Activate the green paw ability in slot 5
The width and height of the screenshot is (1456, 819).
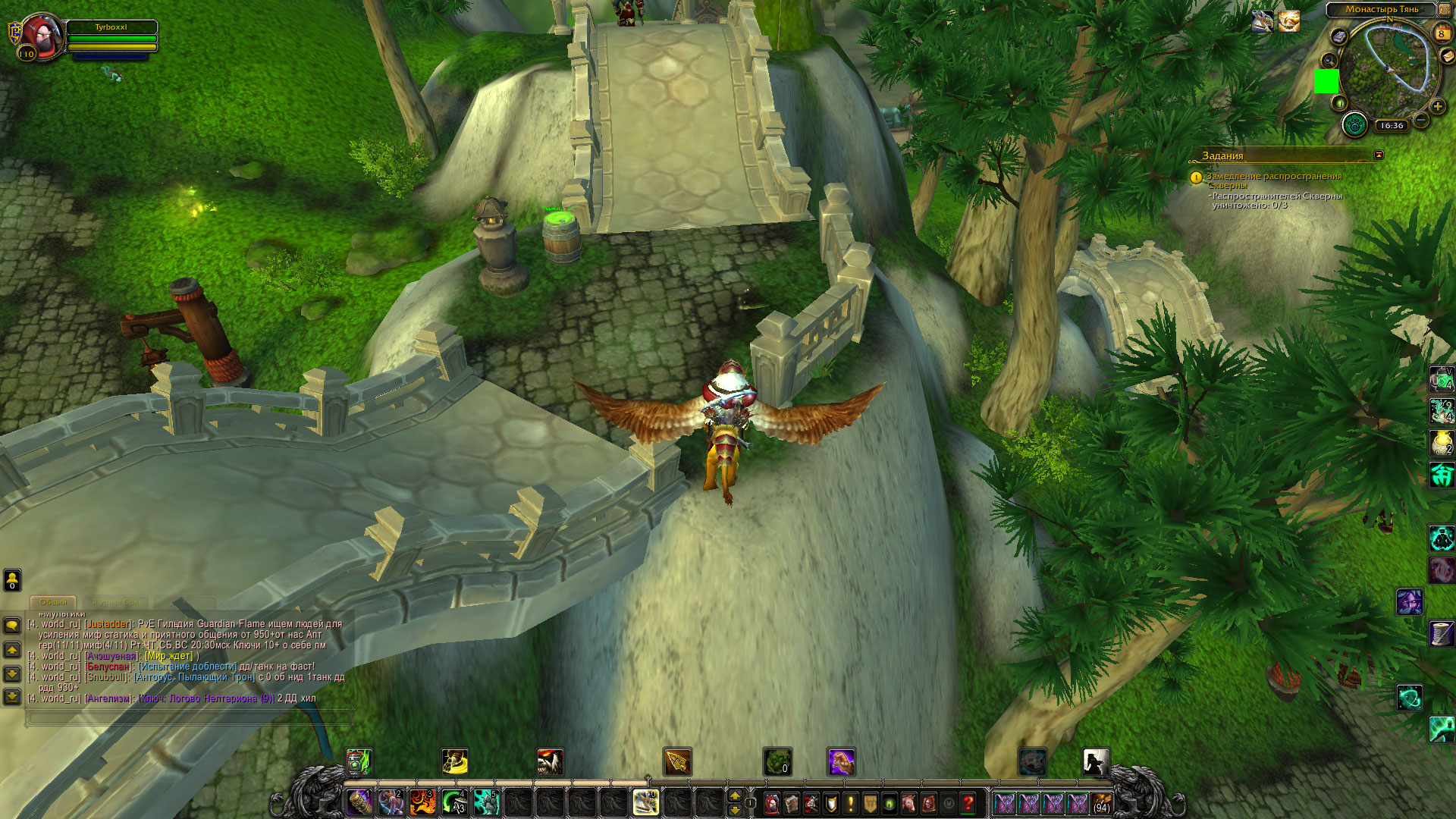pyautogui.click(x=486, y=802)
